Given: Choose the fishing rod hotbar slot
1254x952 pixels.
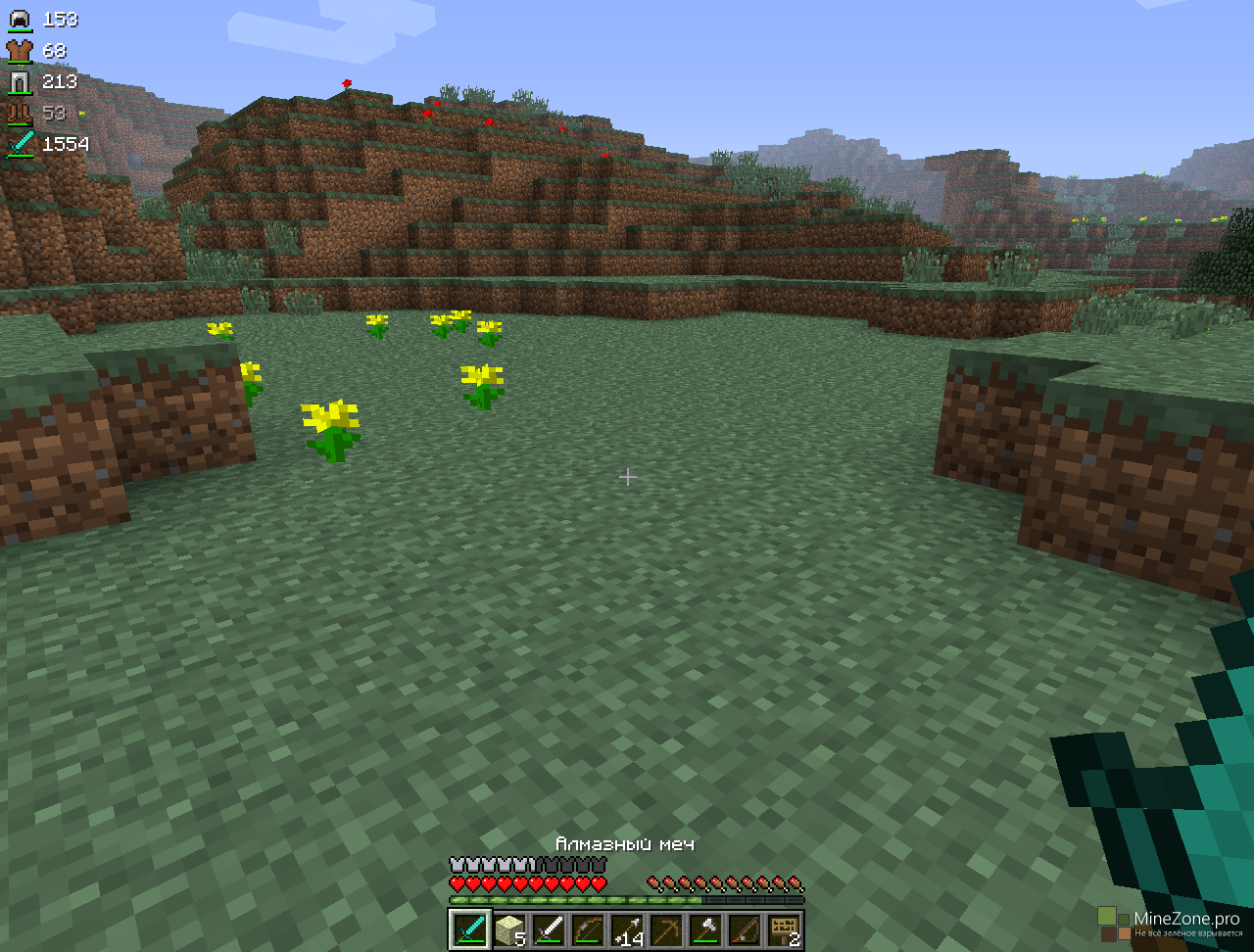Looking at the screenshot, I should tap(744, 929).
